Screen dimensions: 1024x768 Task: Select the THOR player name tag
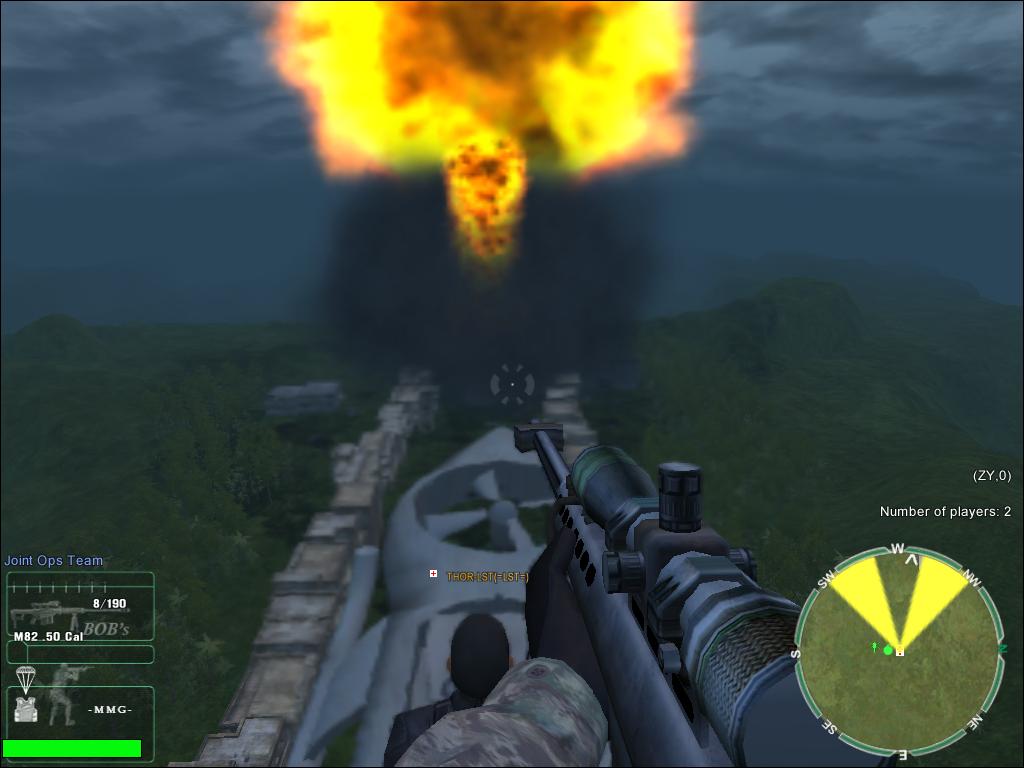(x=487, y=576)
